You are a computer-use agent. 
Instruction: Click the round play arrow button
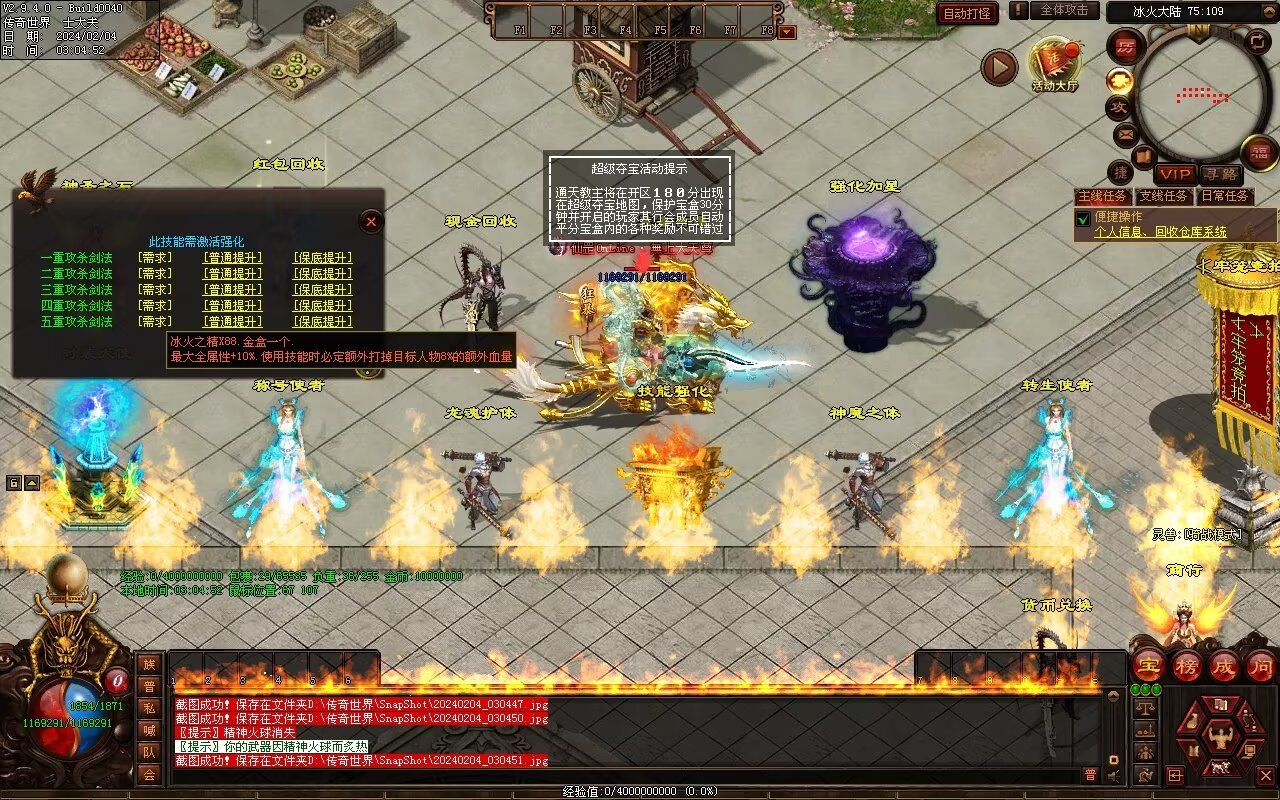point(998,67)
